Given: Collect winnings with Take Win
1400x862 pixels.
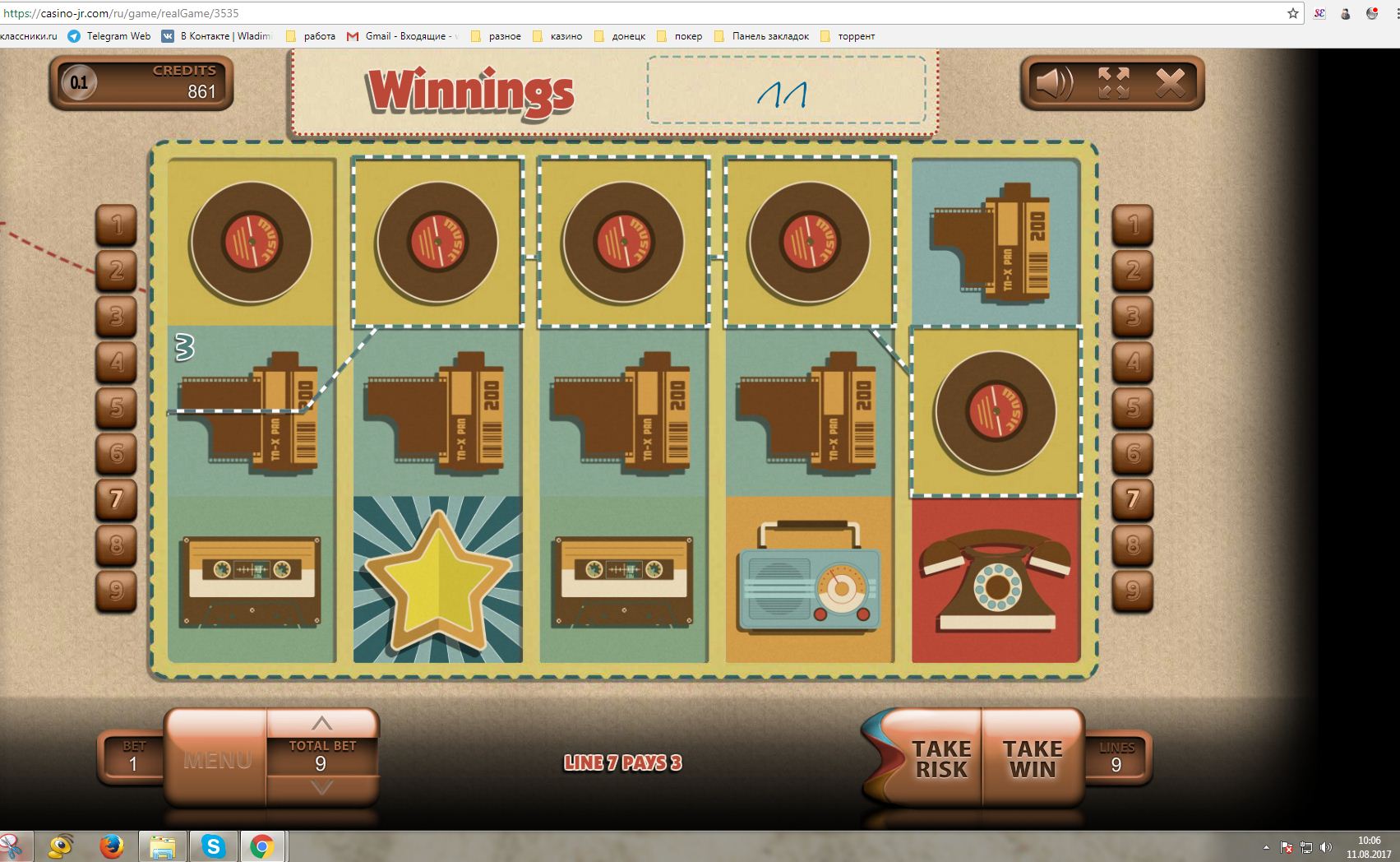Looking at the screenshot, I should click(1033, 758).
